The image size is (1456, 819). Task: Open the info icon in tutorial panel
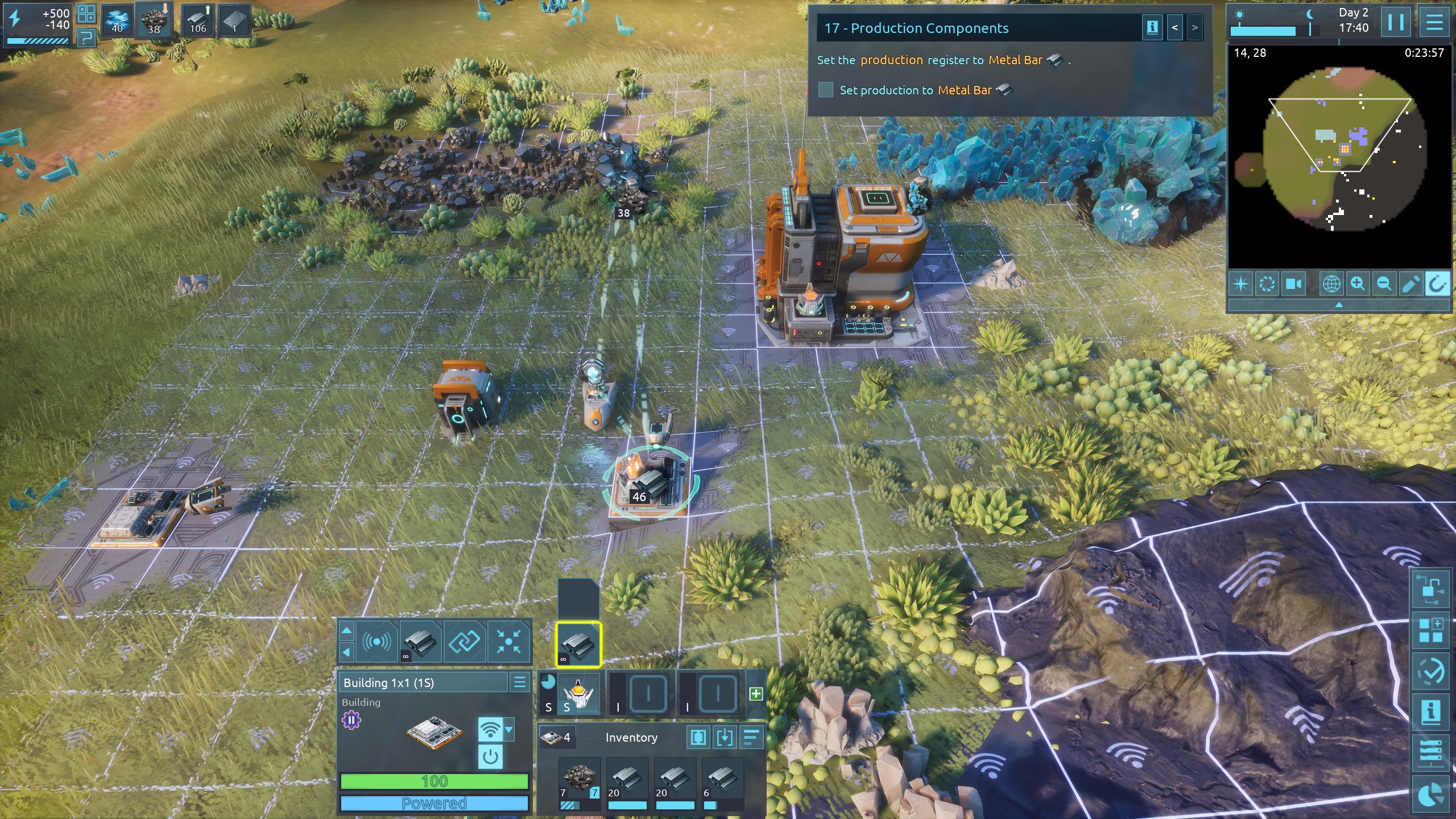click(x=1152, y=28)
